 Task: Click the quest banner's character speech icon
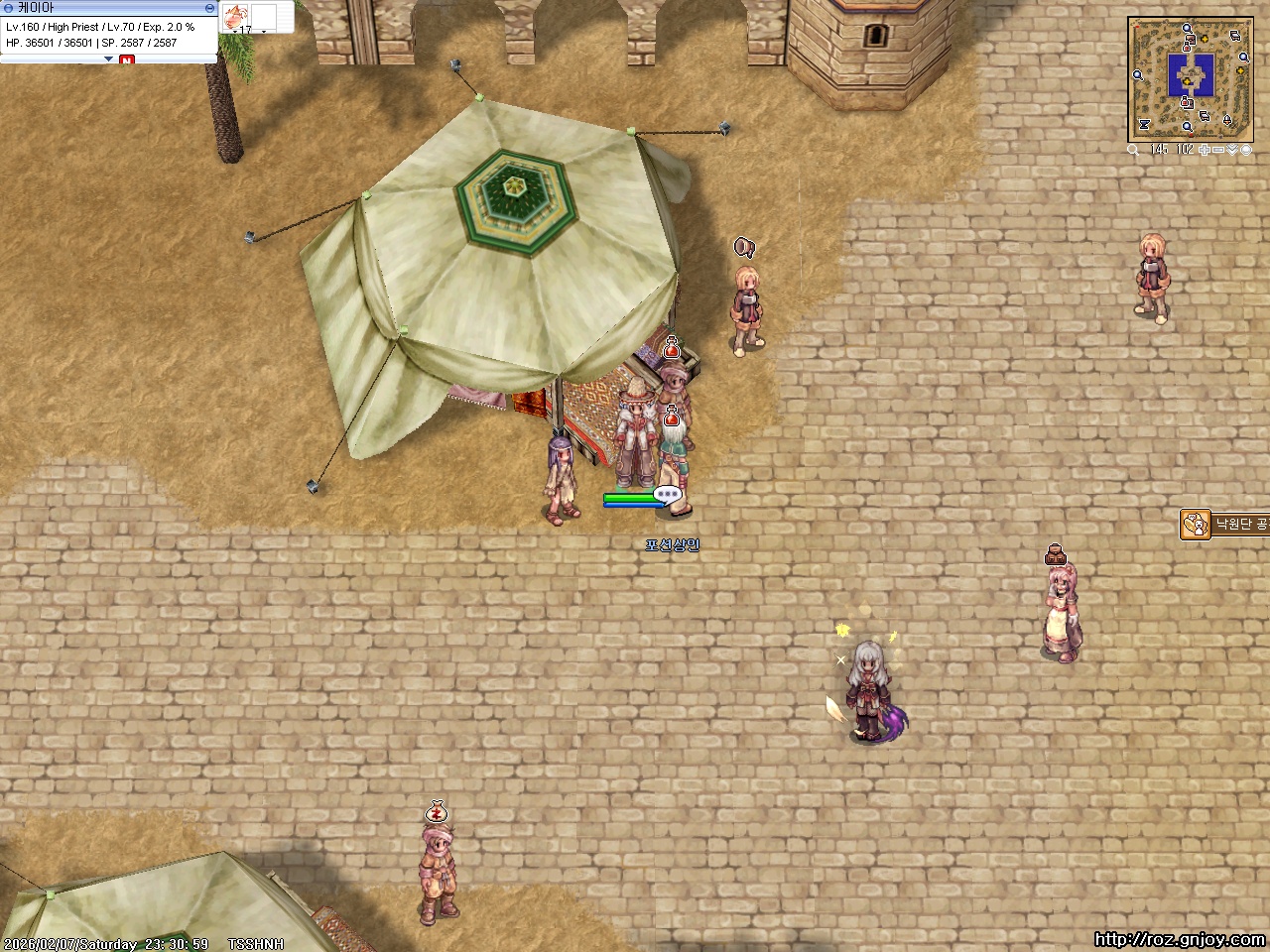1196,524
